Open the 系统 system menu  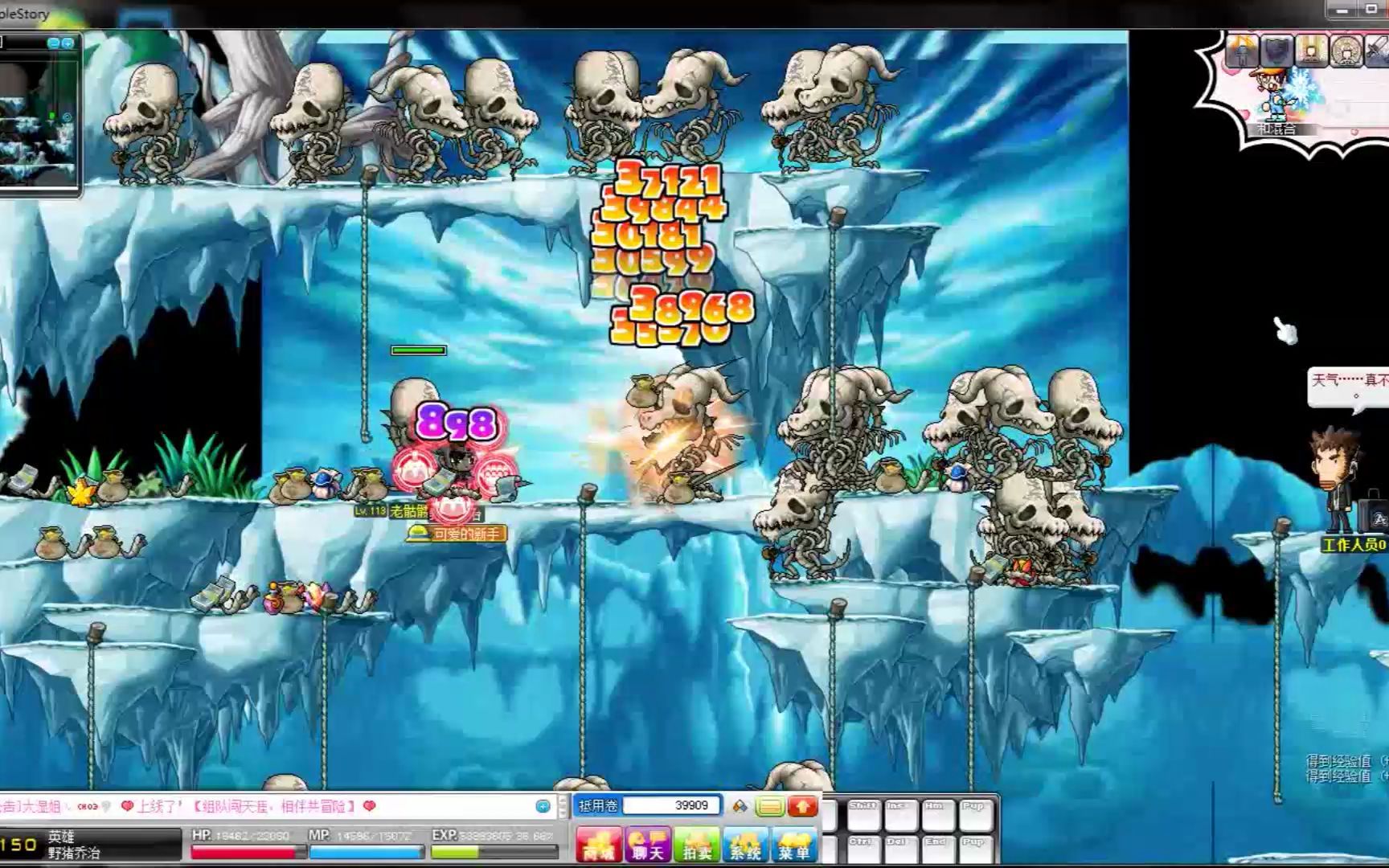coord(745,844)
